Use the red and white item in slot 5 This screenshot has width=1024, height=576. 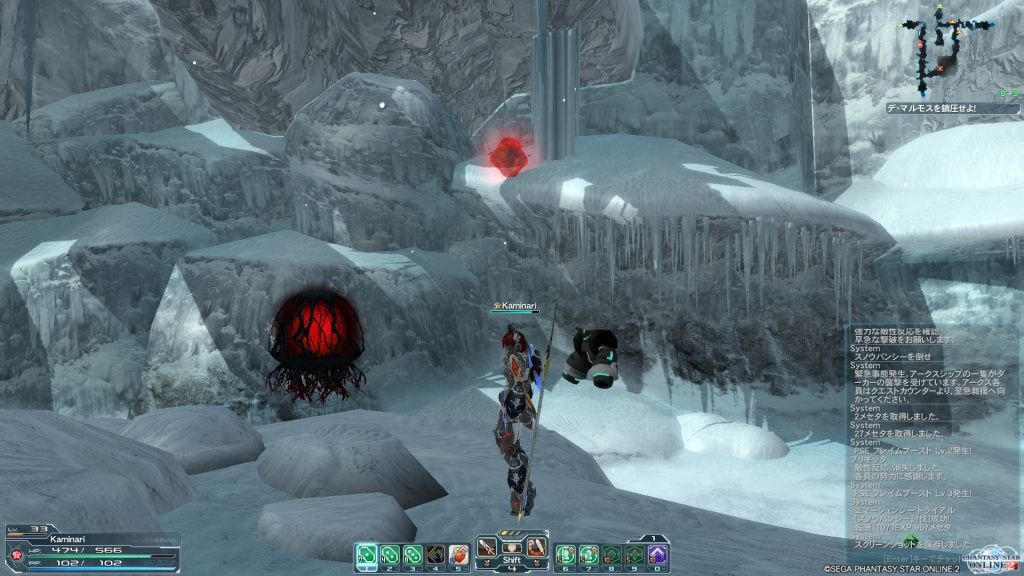458,554
